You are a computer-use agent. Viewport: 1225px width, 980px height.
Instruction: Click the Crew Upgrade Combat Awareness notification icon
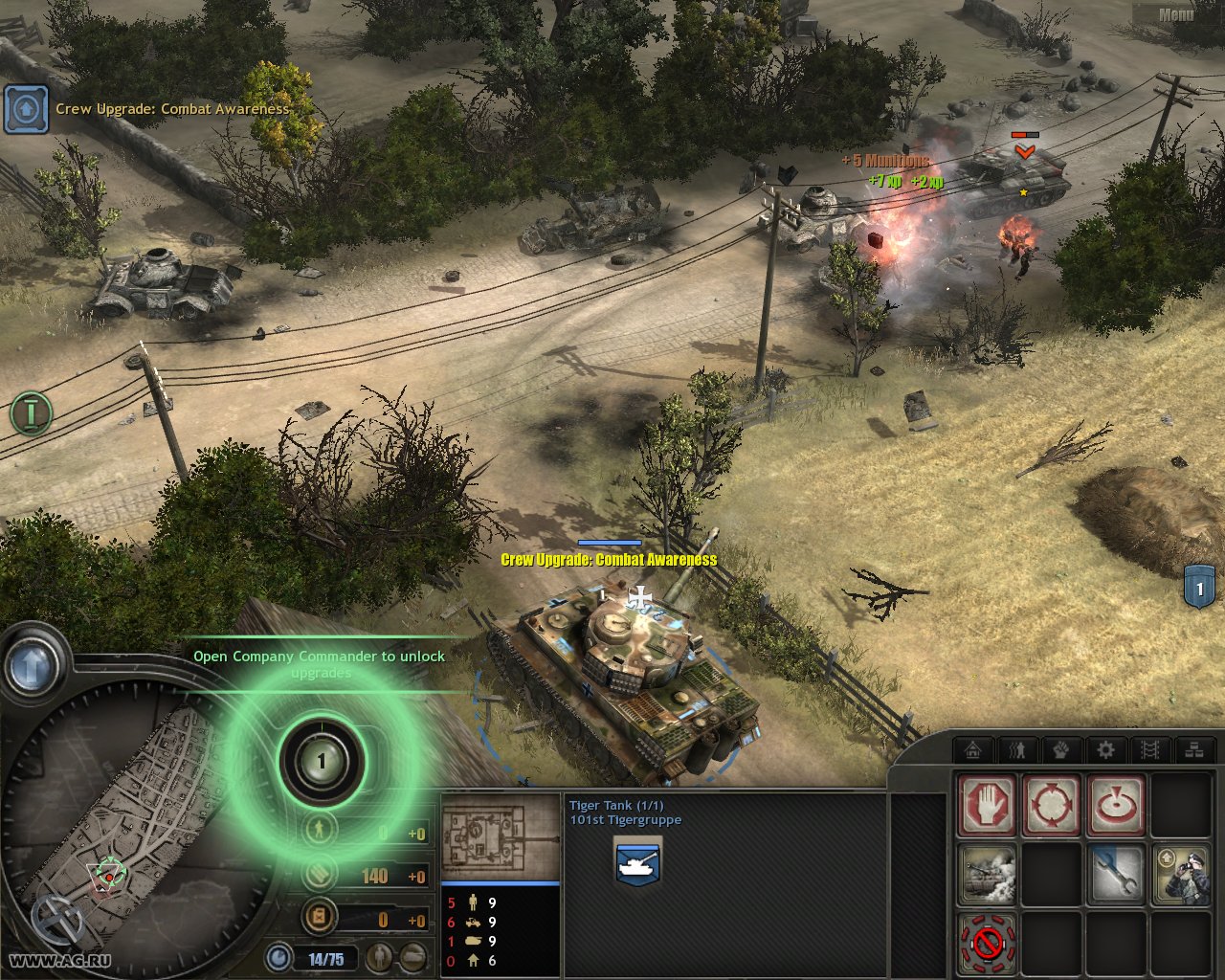click(x=26, y=110)
